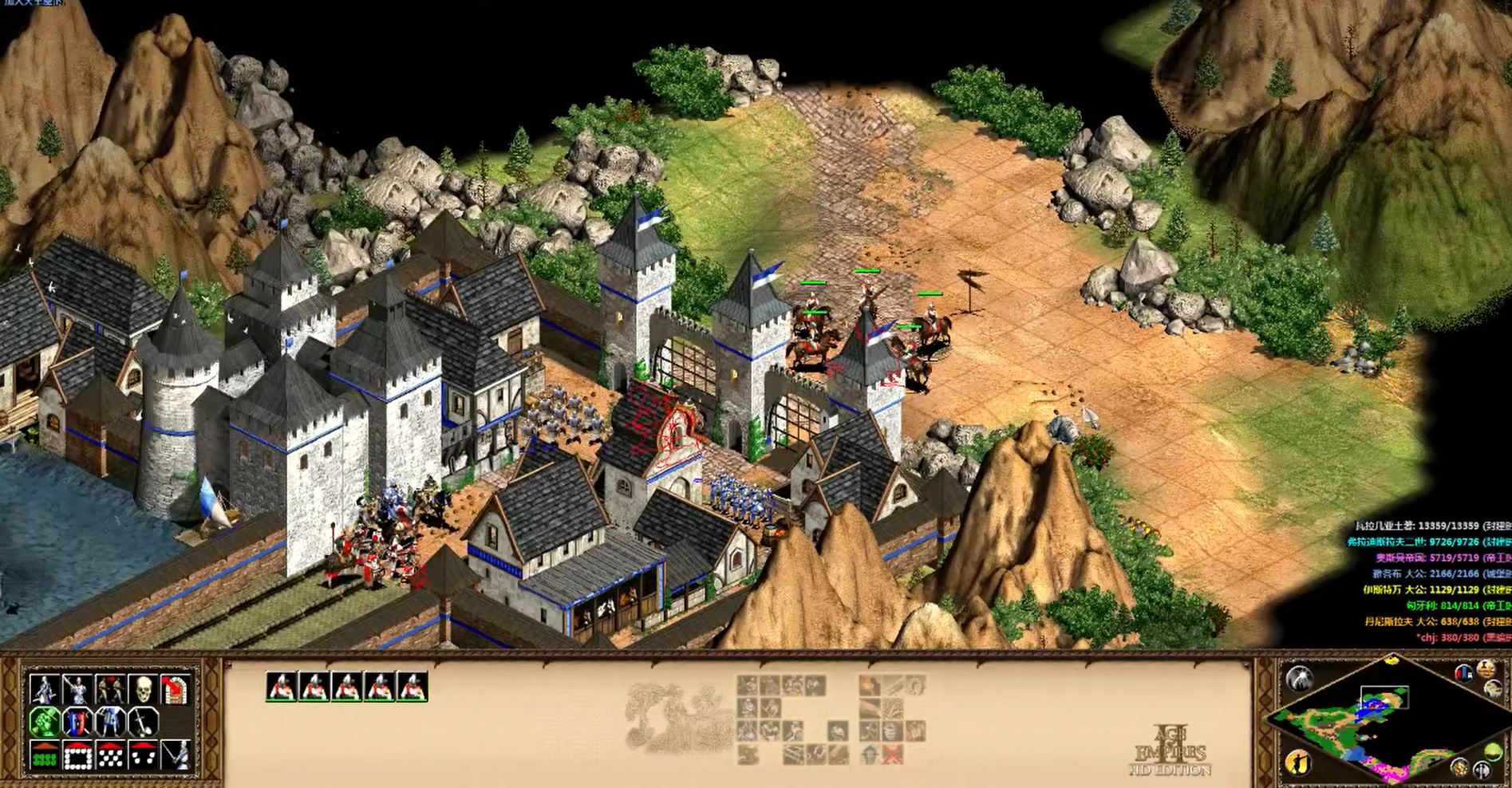Select the green line formation button
The image size is (1512, 788).
pos(45,755)
